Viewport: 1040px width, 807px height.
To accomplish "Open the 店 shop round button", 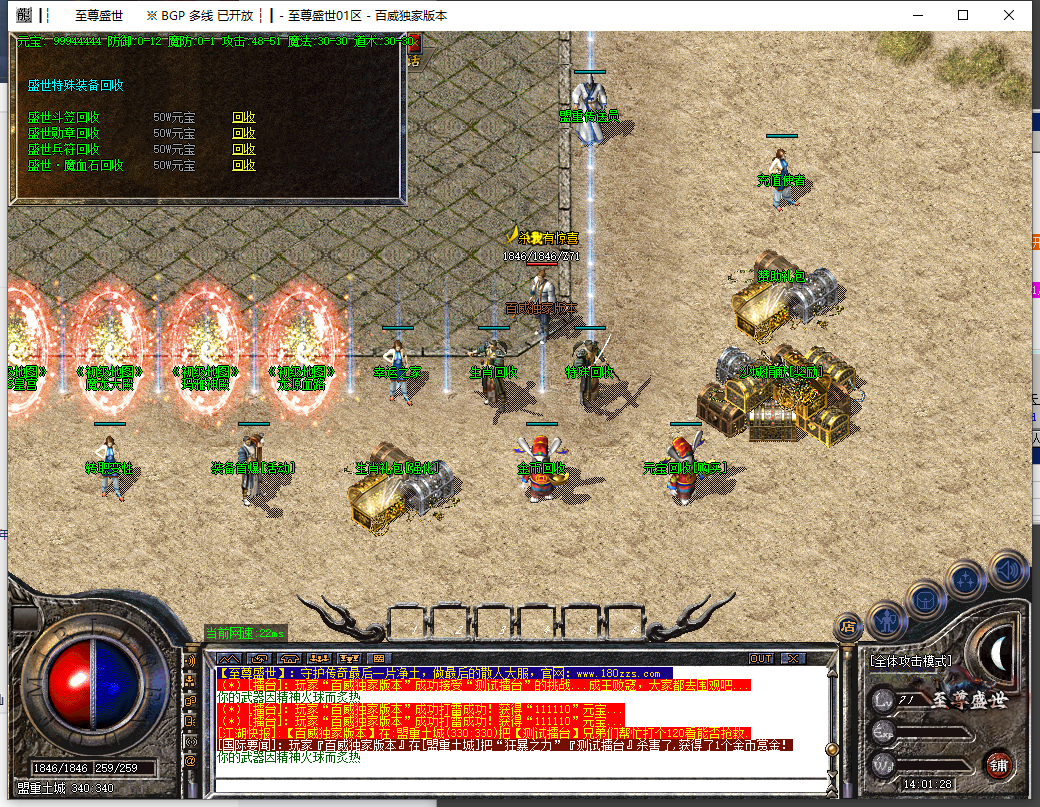I will 848,627.
